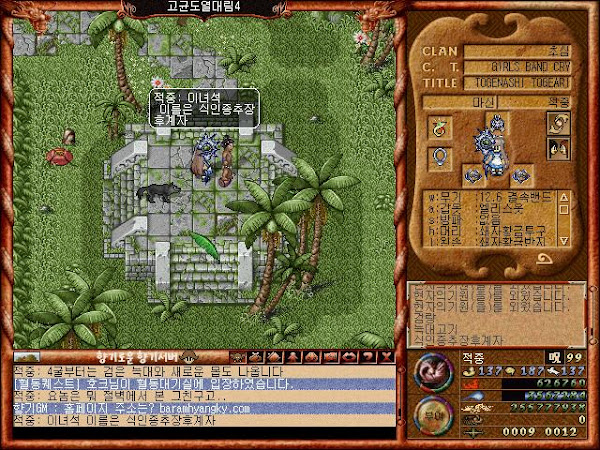Screen dimensions: 600x450
Task: Click the status message log box
Action: tap(496, 311)
